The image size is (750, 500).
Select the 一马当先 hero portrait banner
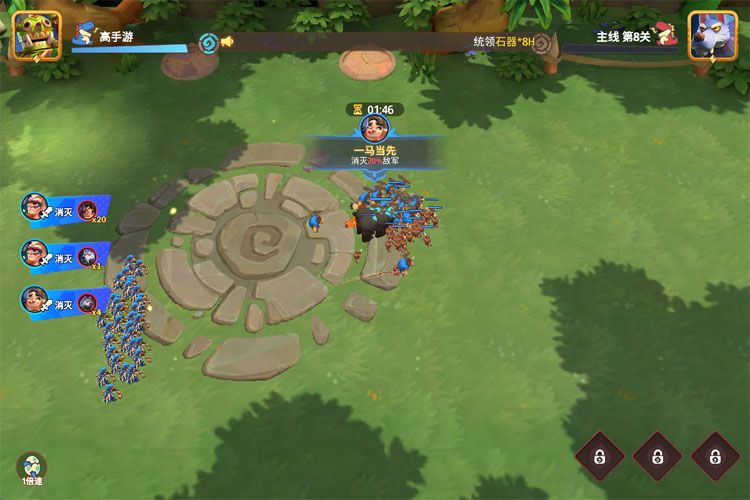(374, 129)
